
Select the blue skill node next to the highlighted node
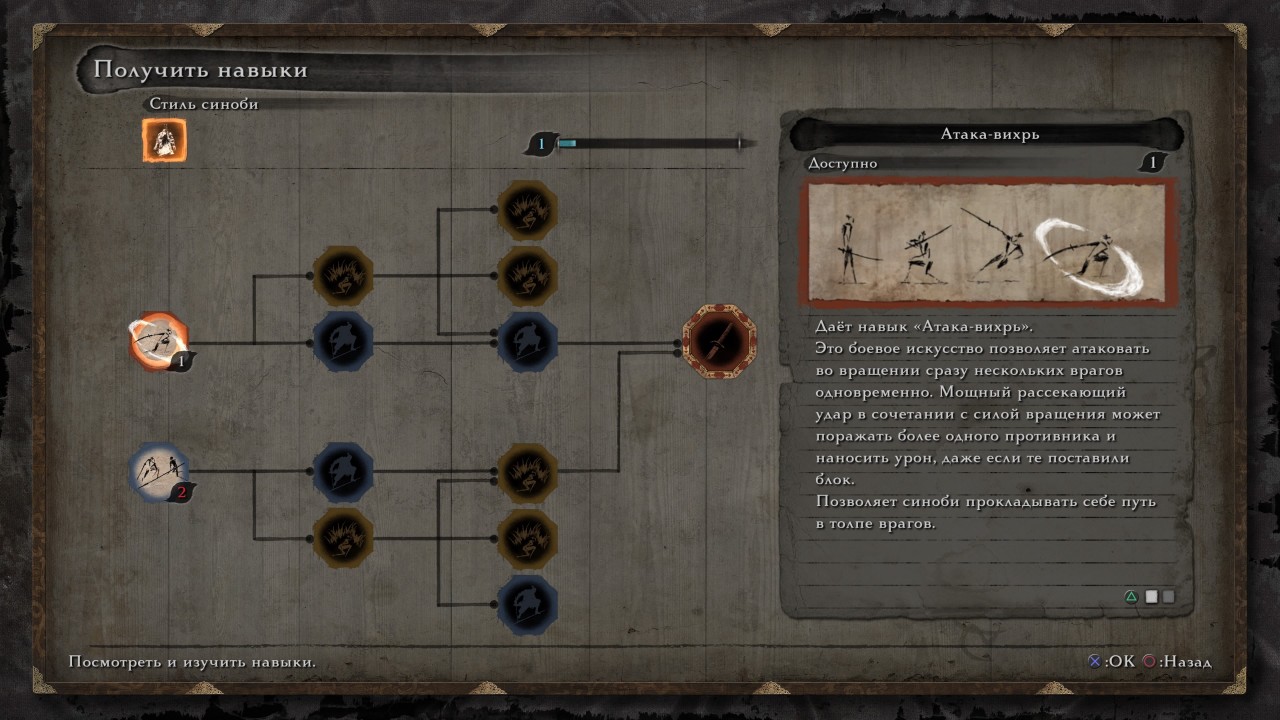(343, 340)
